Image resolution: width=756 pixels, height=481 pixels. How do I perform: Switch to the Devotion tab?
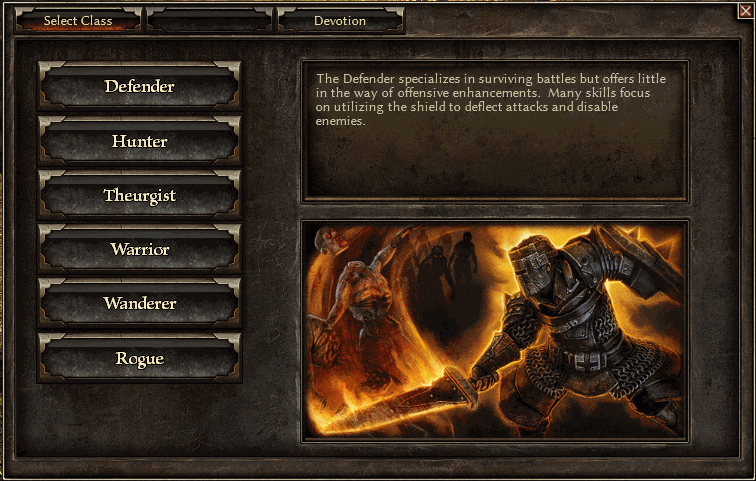(x=340, y=21)
